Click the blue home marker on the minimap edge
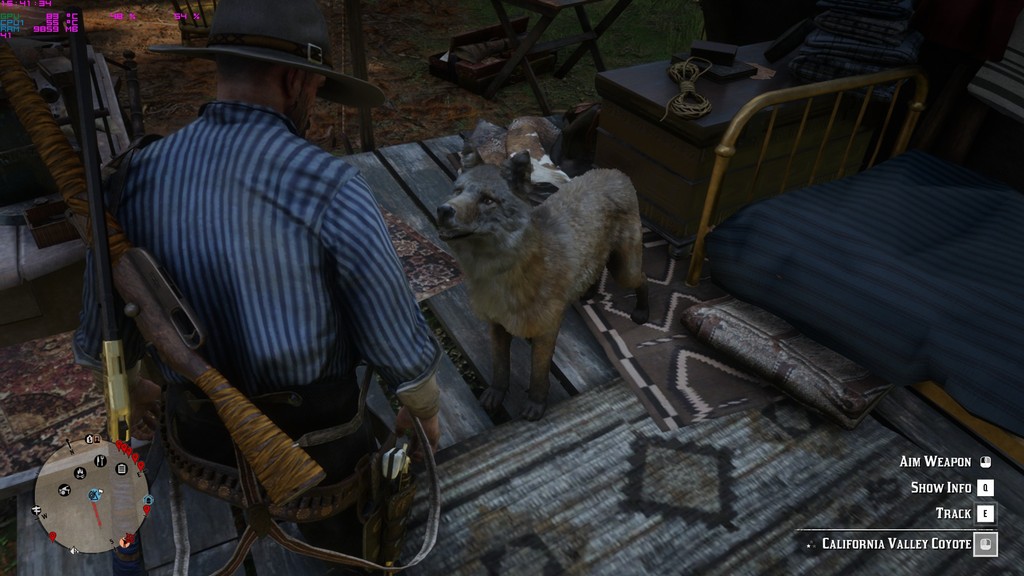 pyautogui.click(x=148, y=500)
